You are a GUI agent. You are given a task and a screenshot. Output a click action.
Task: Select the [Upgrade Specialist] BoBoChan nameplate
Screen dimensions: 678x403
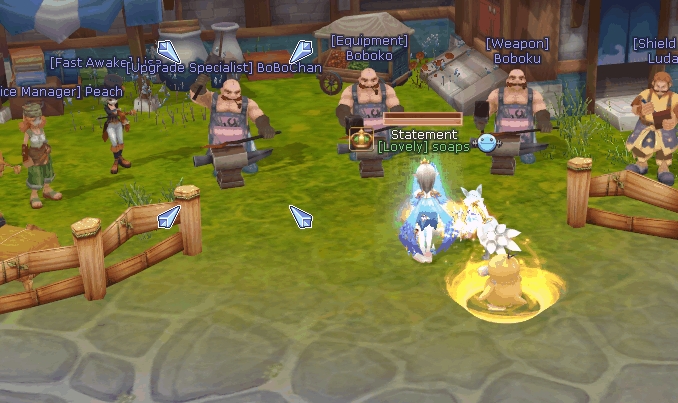point(225,68)
